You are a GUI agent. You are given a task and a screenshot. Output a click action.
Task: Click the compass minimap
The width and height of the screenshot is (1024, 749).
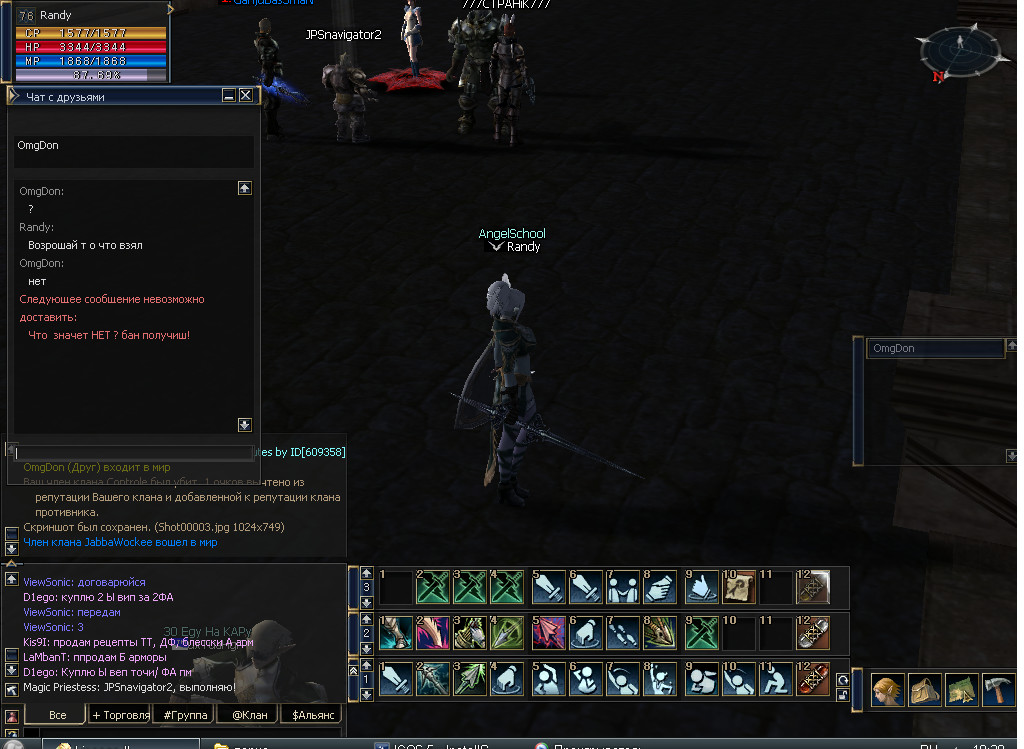click(959, 46)
